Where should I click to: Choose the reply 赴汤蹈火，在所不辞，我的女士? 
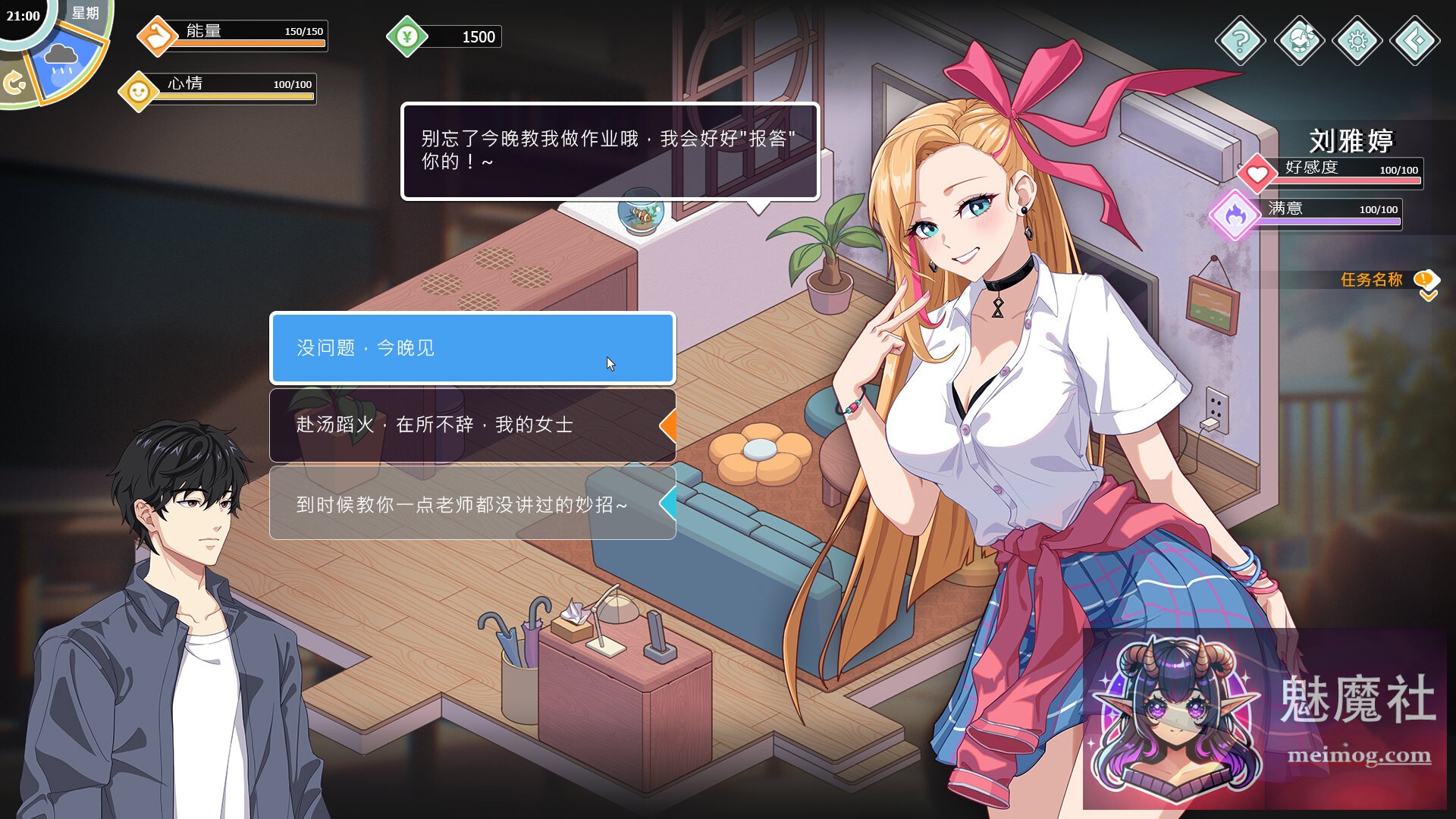tap(470, 425)
